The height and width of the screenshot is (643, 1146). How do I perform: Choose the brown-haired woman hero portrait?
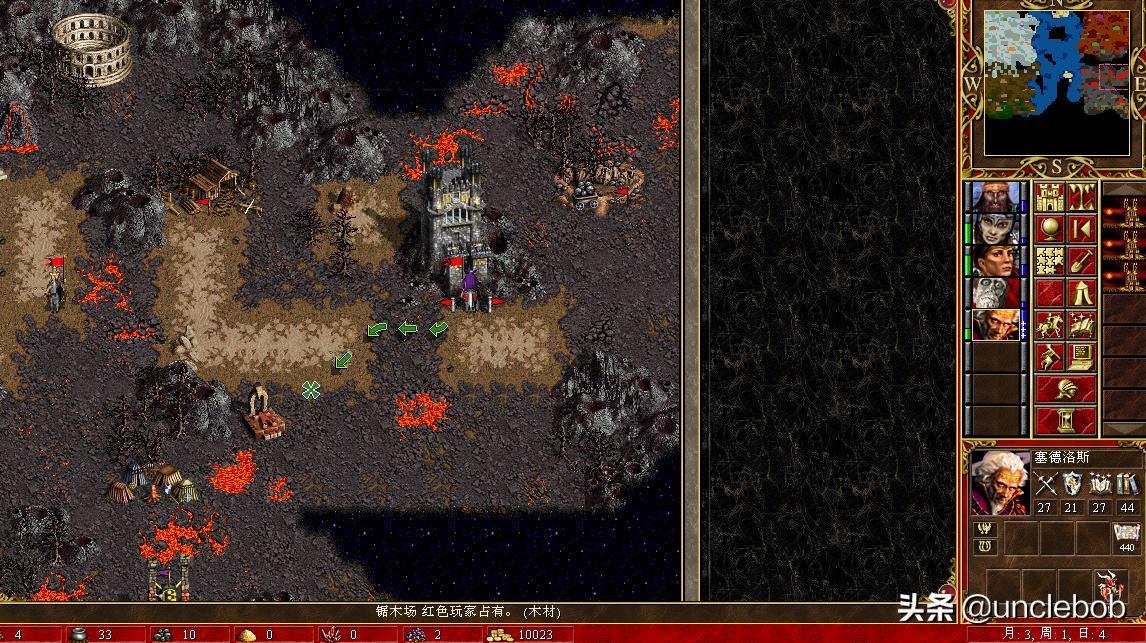click(x=996, y=261)
